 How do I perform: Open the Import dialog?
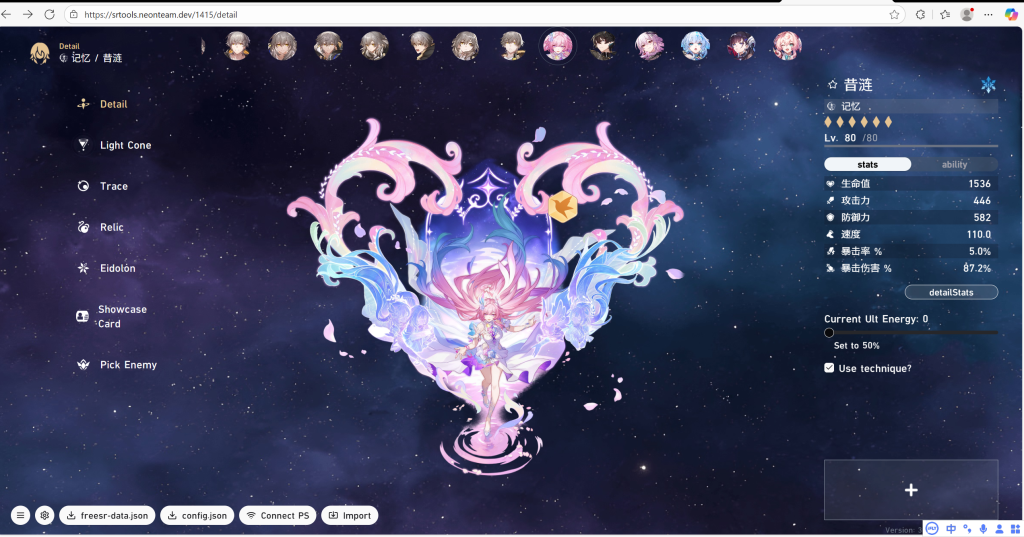(x=349, y=516)
